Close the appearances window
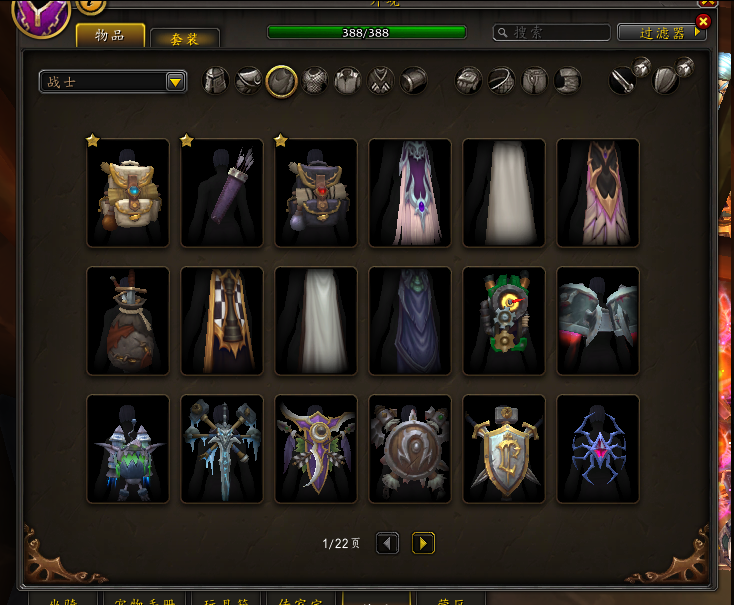This screenshot has width=734, height=605. point(703,21)
